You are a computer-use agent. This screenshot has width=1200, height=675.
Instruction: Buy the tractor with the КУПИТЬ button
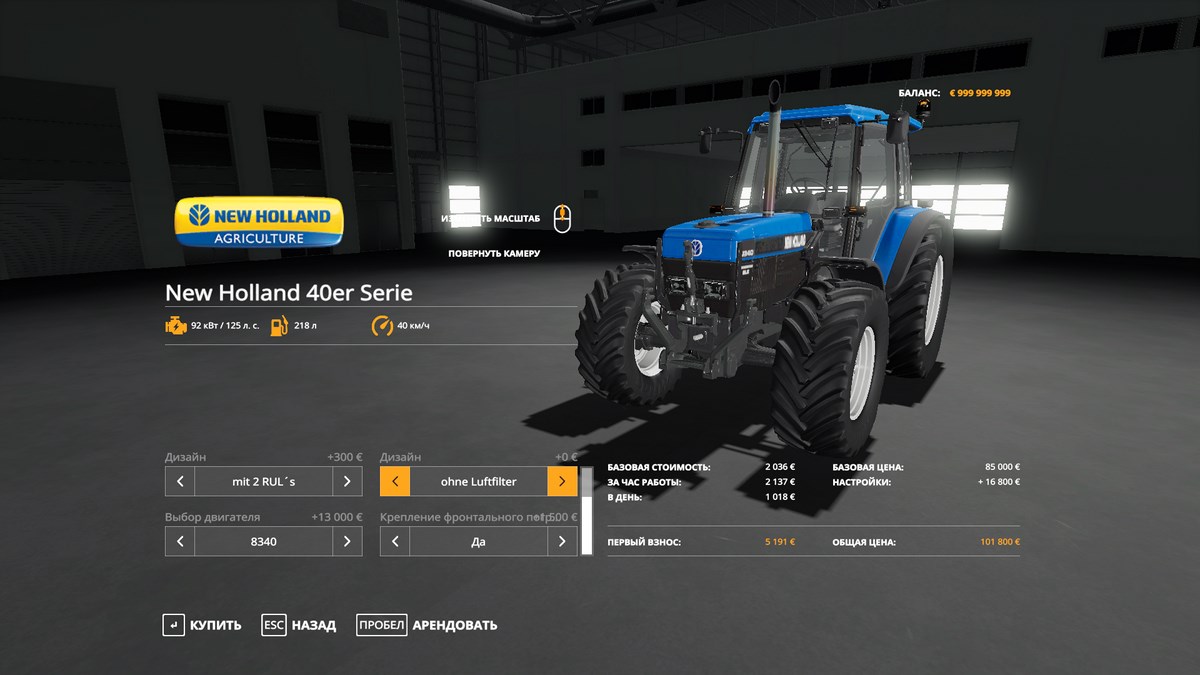[x=202, y=625]
